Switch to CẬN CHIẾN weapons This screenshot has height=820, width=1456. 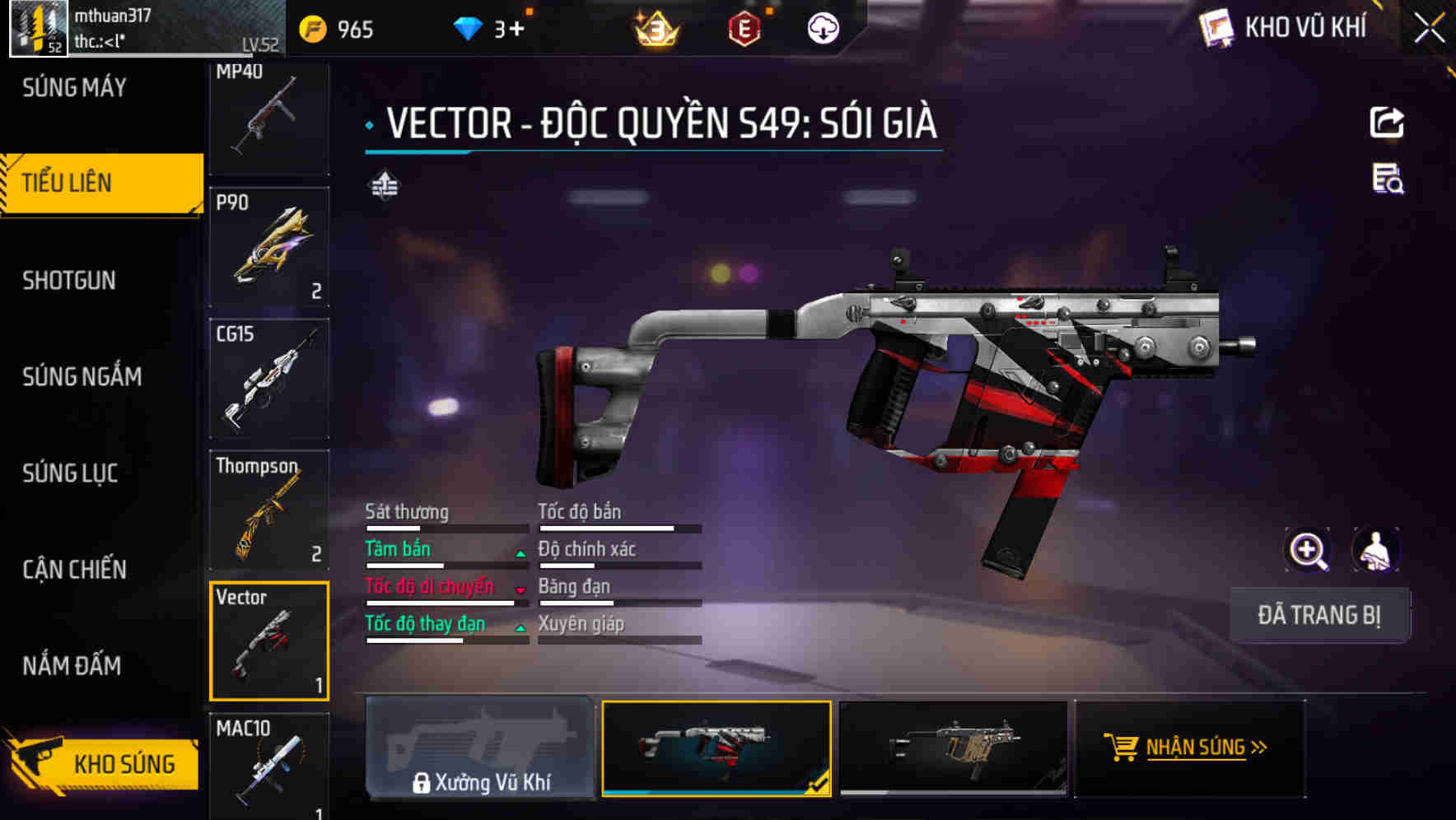point(74,570)
